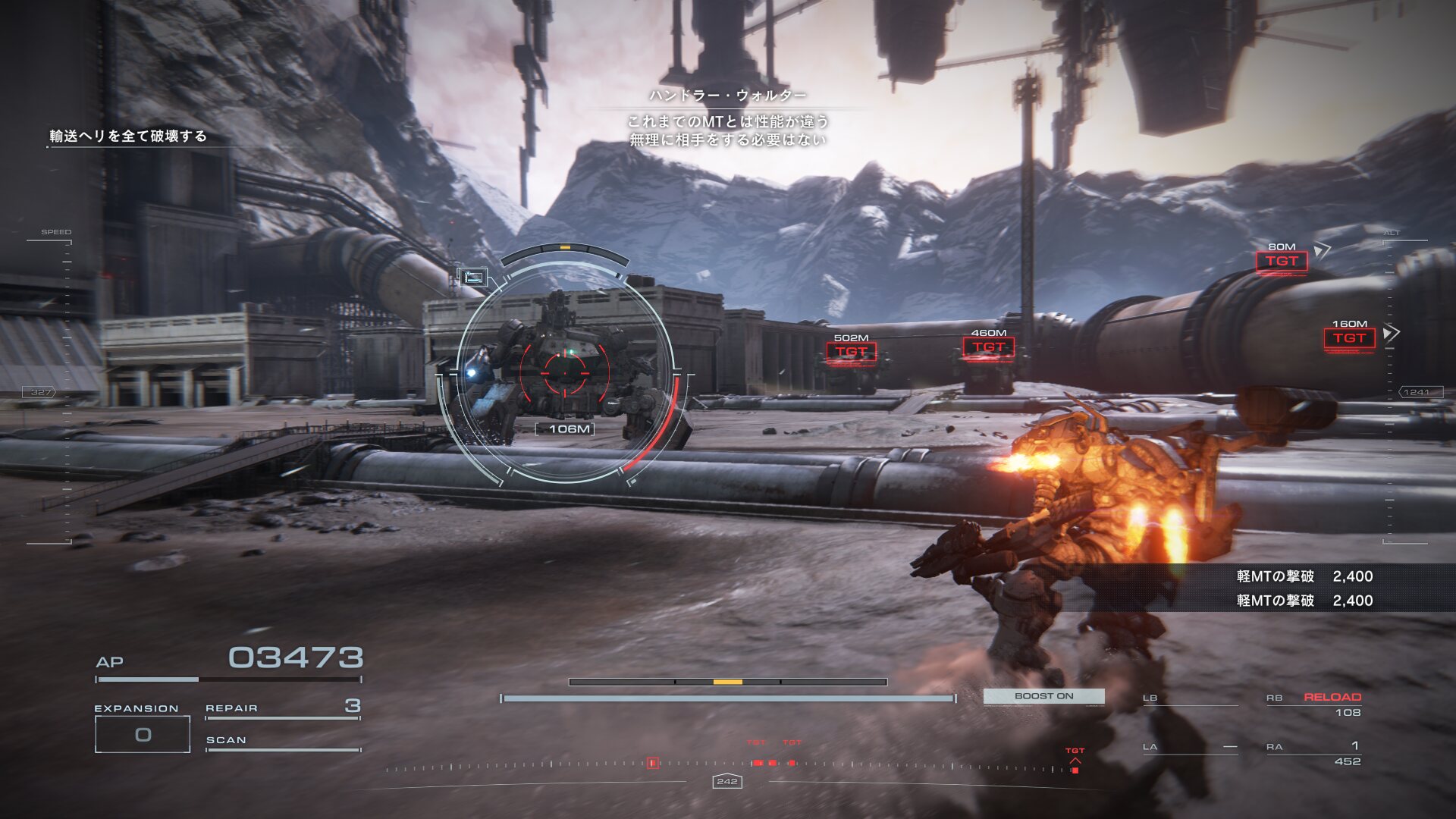Choose the 502M TGT target marker
Viewport: 1456px width, 819px height.
851,352
